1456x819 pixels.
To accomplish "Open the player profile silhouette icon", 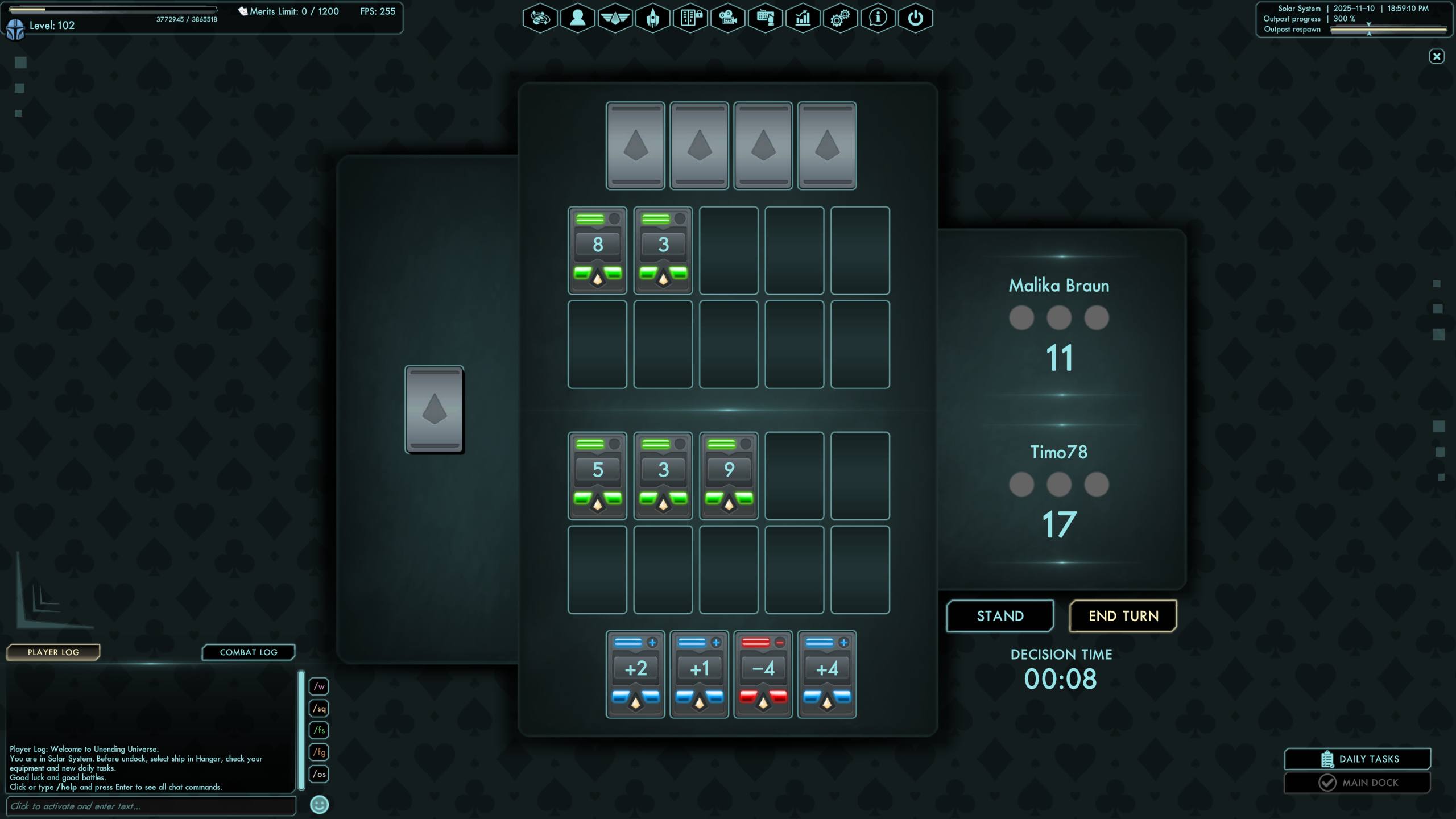I will [577, 18].
